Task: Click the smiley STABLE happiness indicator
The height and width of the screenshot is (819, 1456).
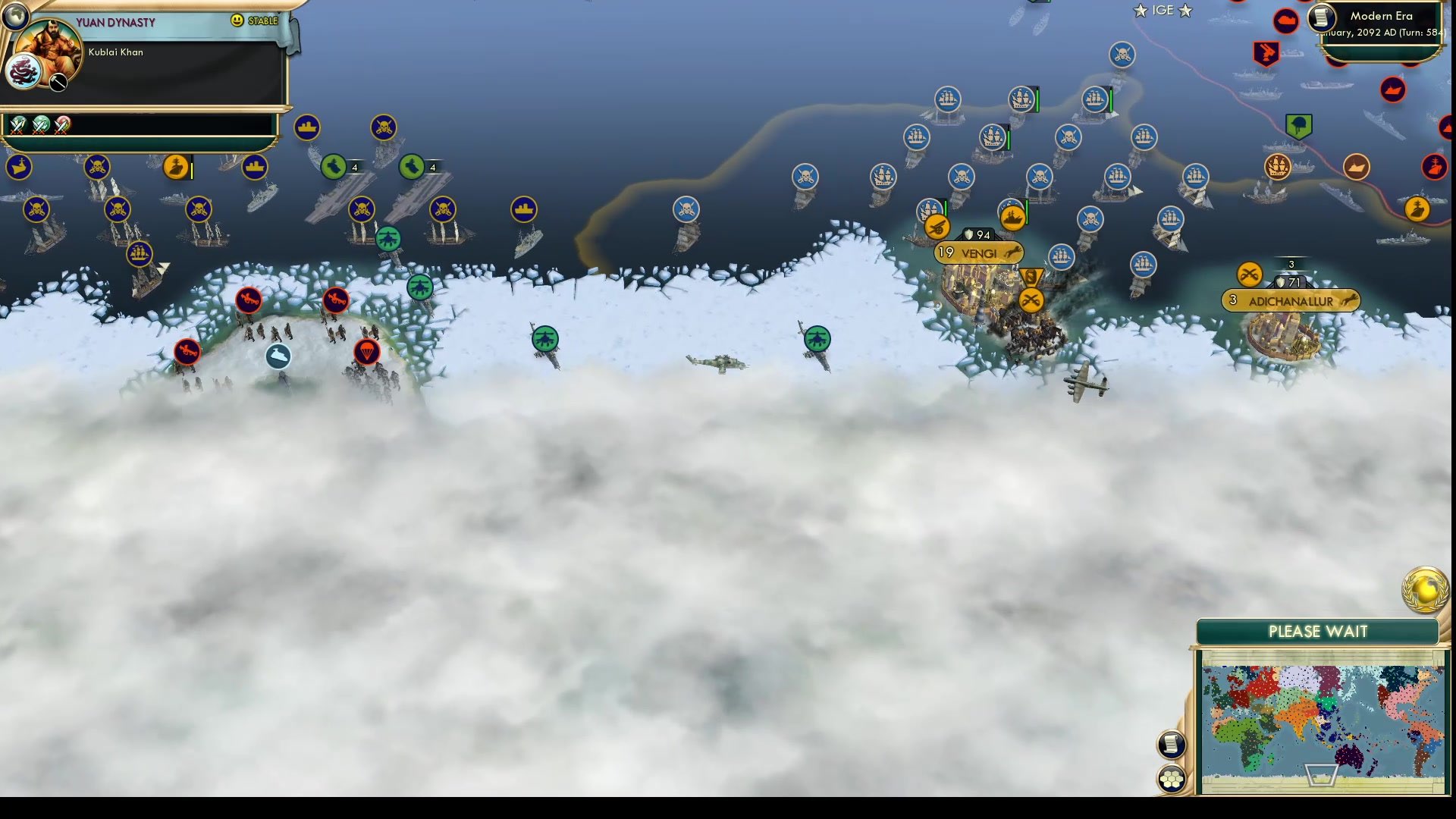Action: click(x=239, y=21)
